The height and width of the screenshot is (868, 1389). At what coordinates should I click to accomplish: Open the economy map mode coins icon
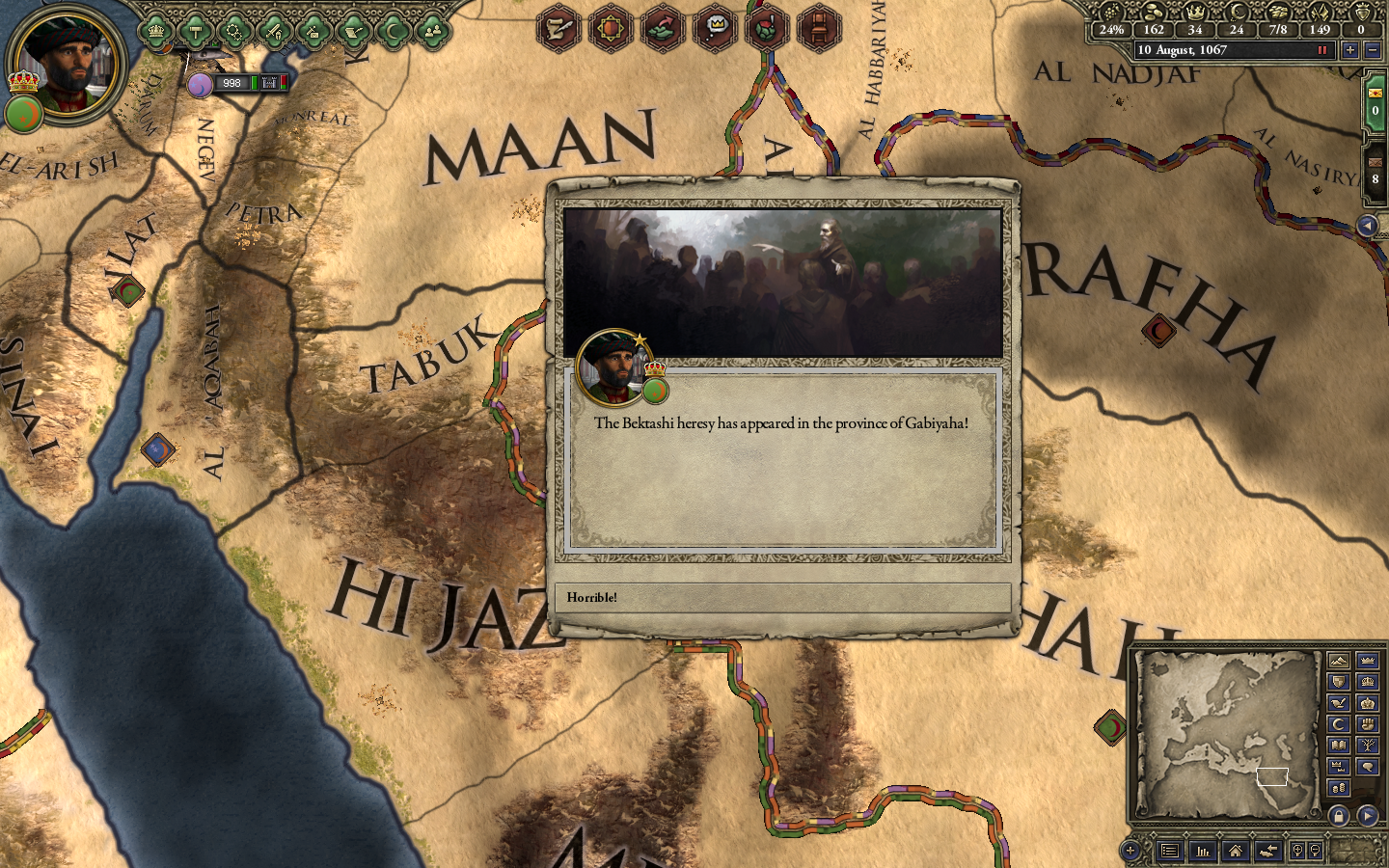click(x=1338, y=787)
